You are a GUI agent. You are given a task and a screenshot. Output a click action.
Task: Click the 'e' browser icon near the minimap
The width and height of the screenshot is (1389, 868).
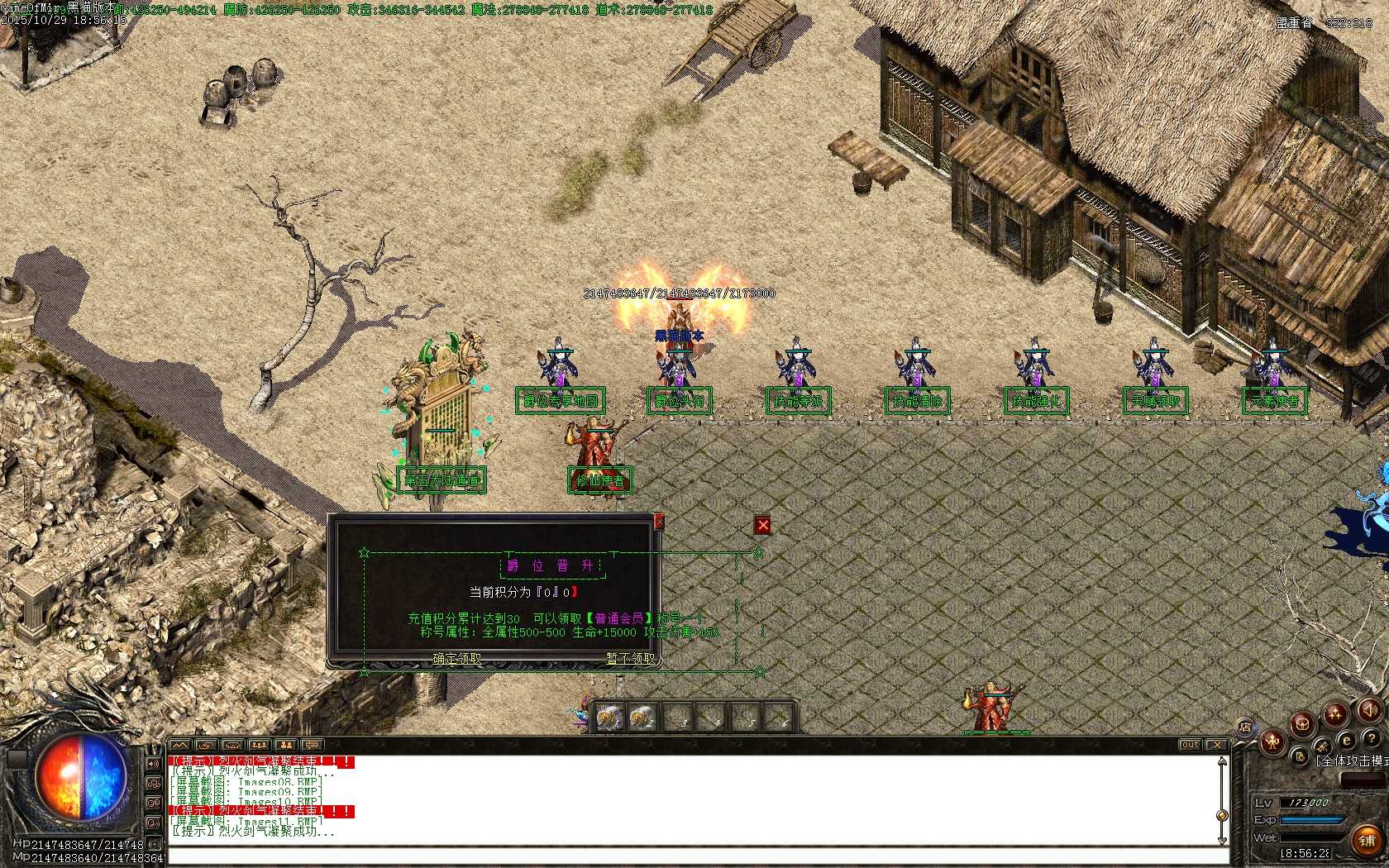click(1346, 740)
